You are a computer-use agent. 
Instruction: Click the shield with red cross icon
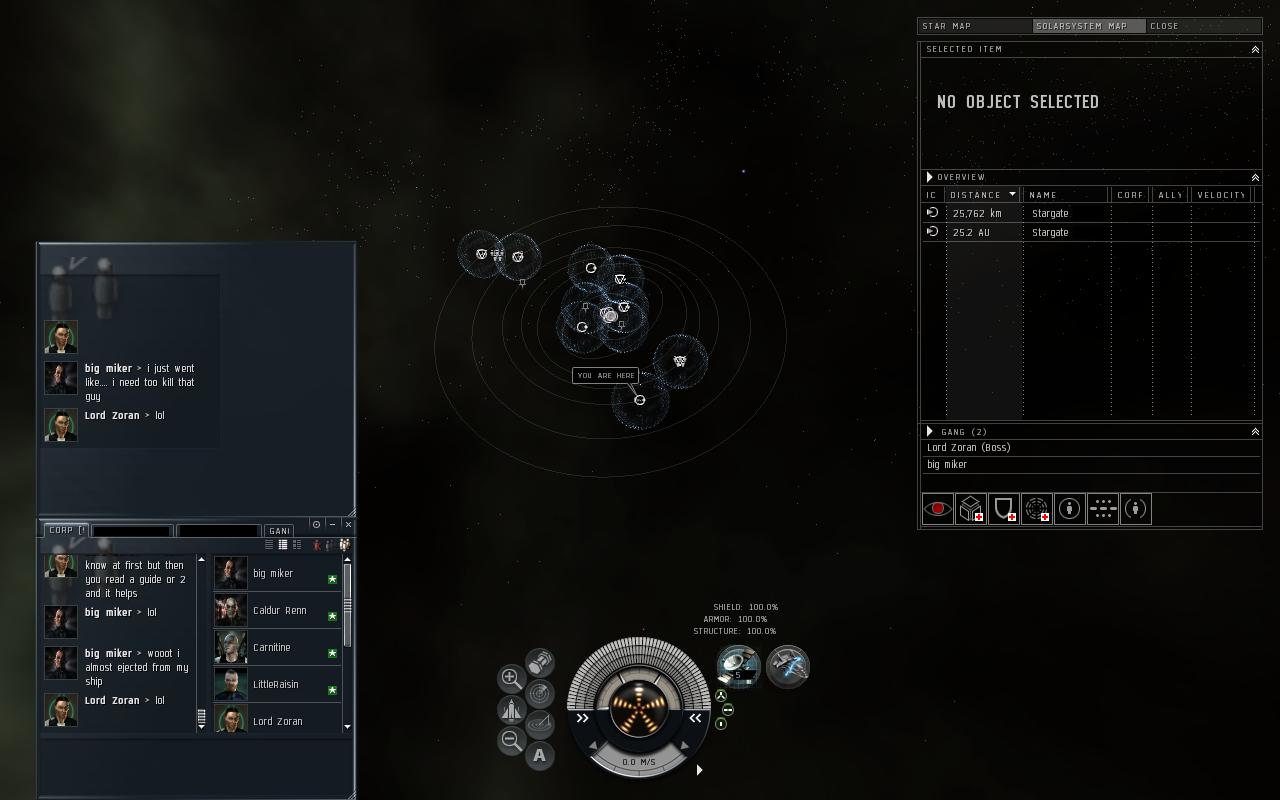click(x=1003, y=509)
